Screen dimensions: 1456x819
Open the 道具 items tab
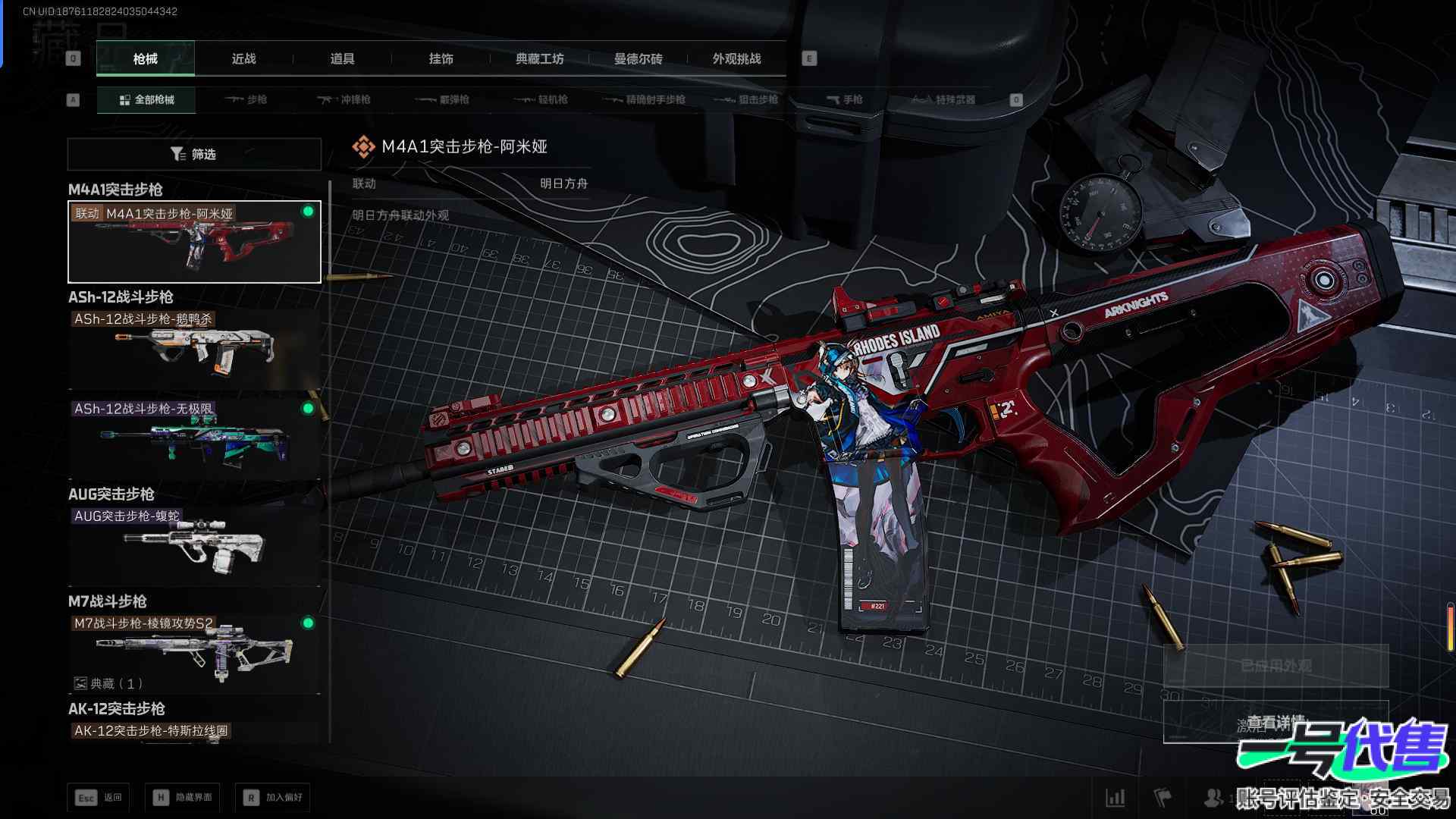pos(342,58)
